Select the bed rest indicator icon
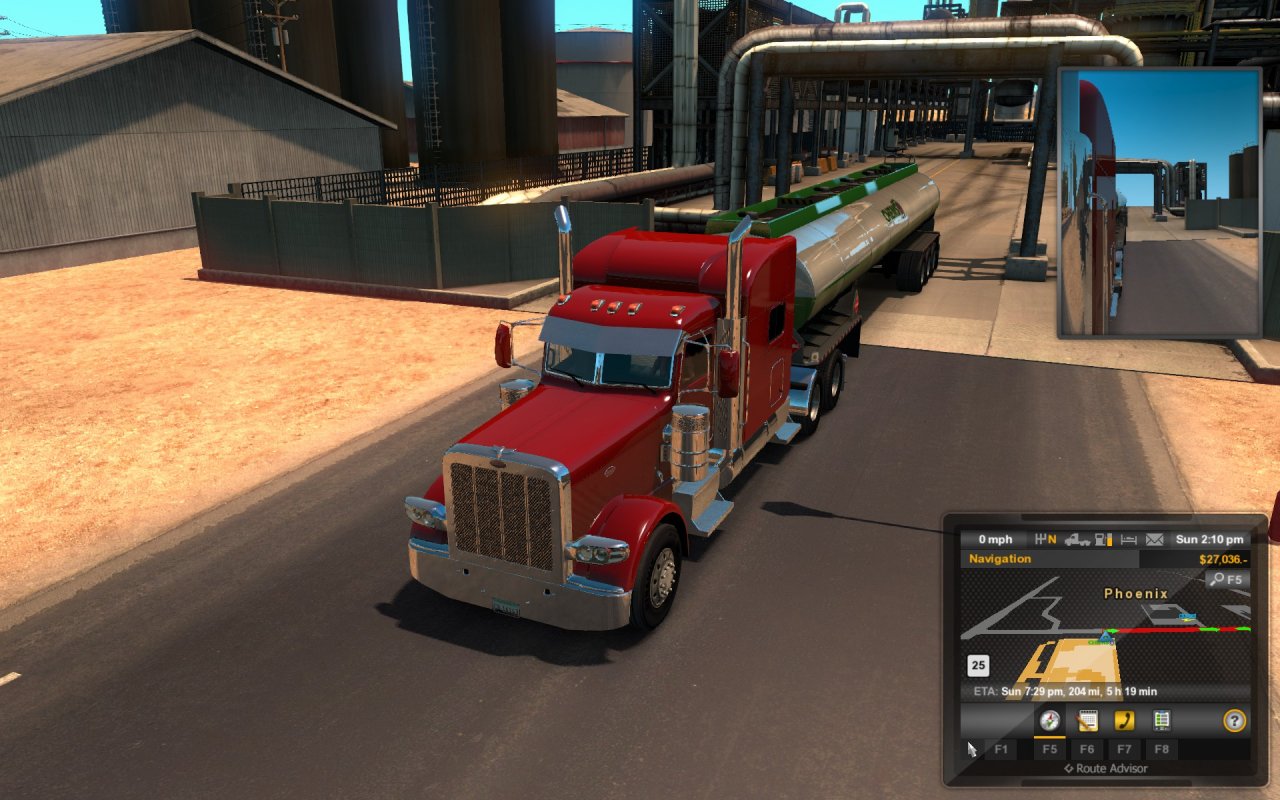The width and height of the screenshot is (1280, 800). [1129, 540]
